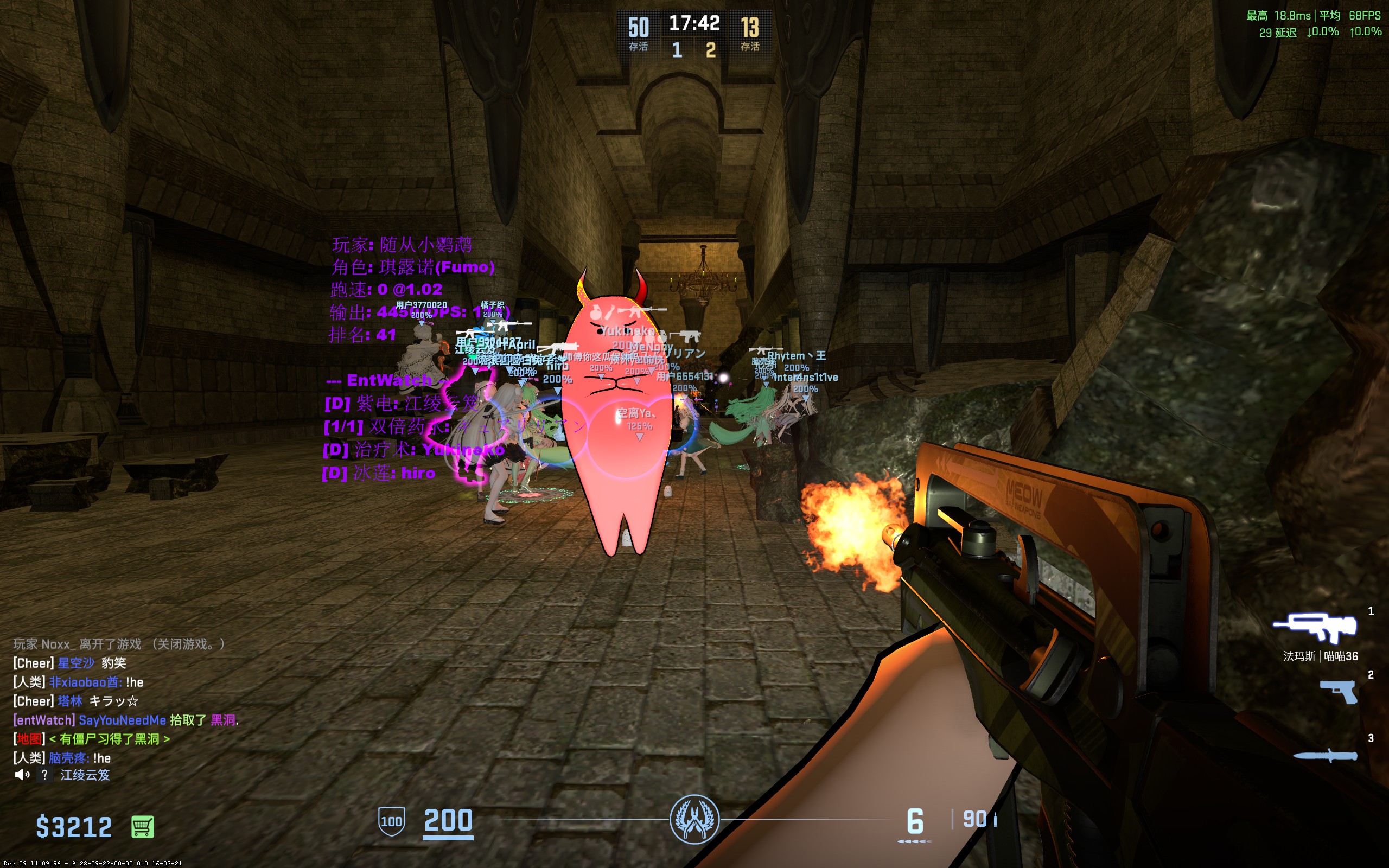
Task: Click the center team emblem badge
Action: (x=694, y=820)
